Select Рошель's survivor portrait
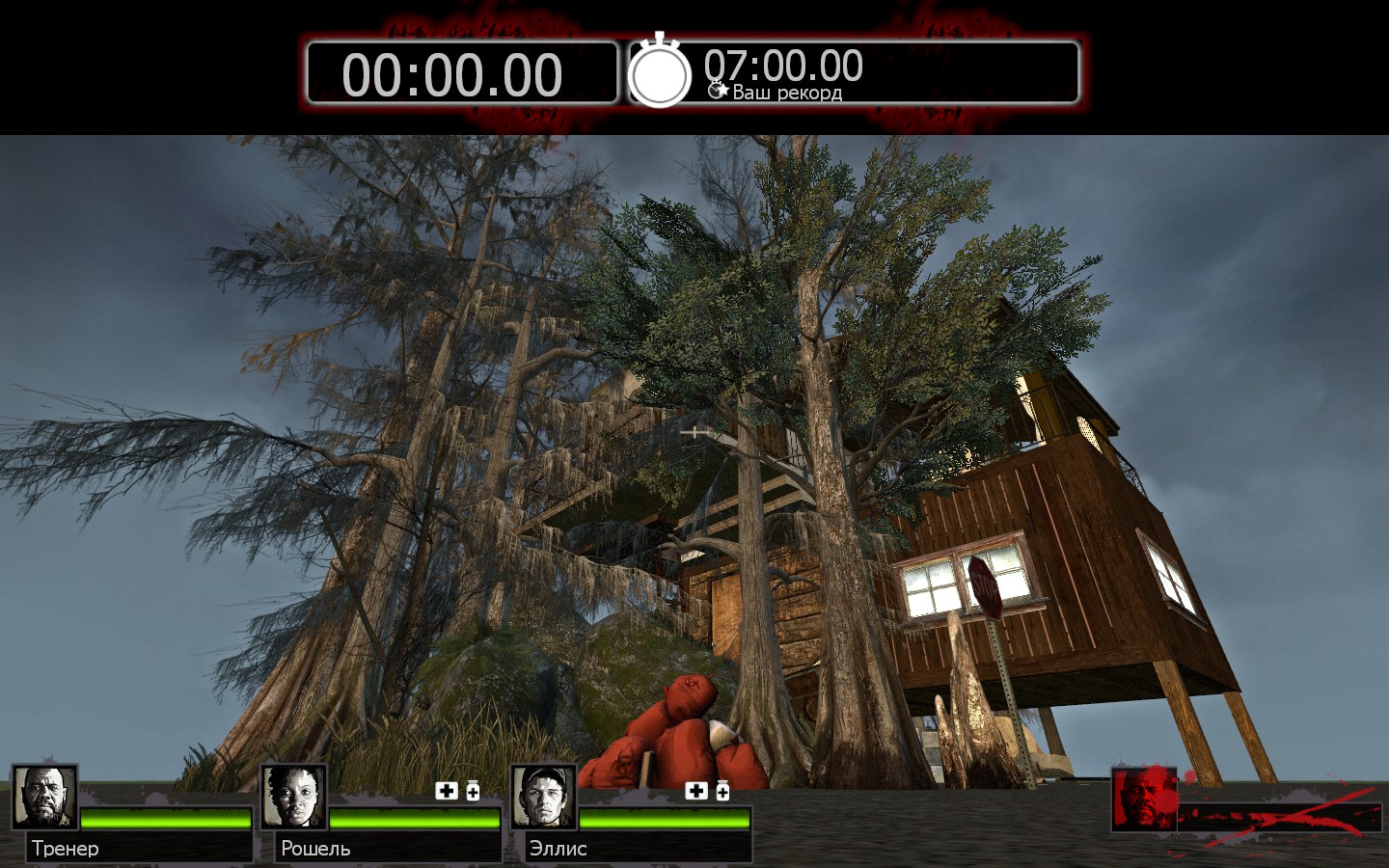Viewport: 1389px width, 868px height. pyautogui.click(x=294, y=797)
